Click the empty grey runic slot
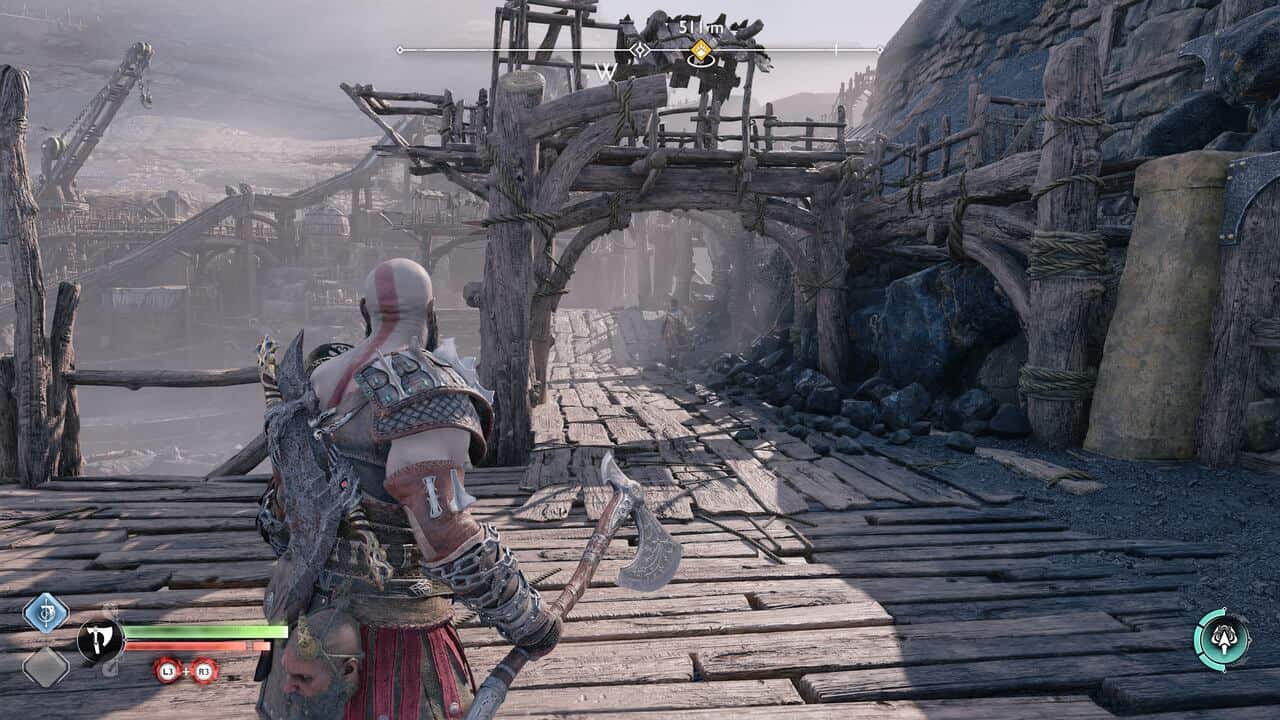Image resolution: width=1280 pixels, height=720 pixels. pos(46,667)
